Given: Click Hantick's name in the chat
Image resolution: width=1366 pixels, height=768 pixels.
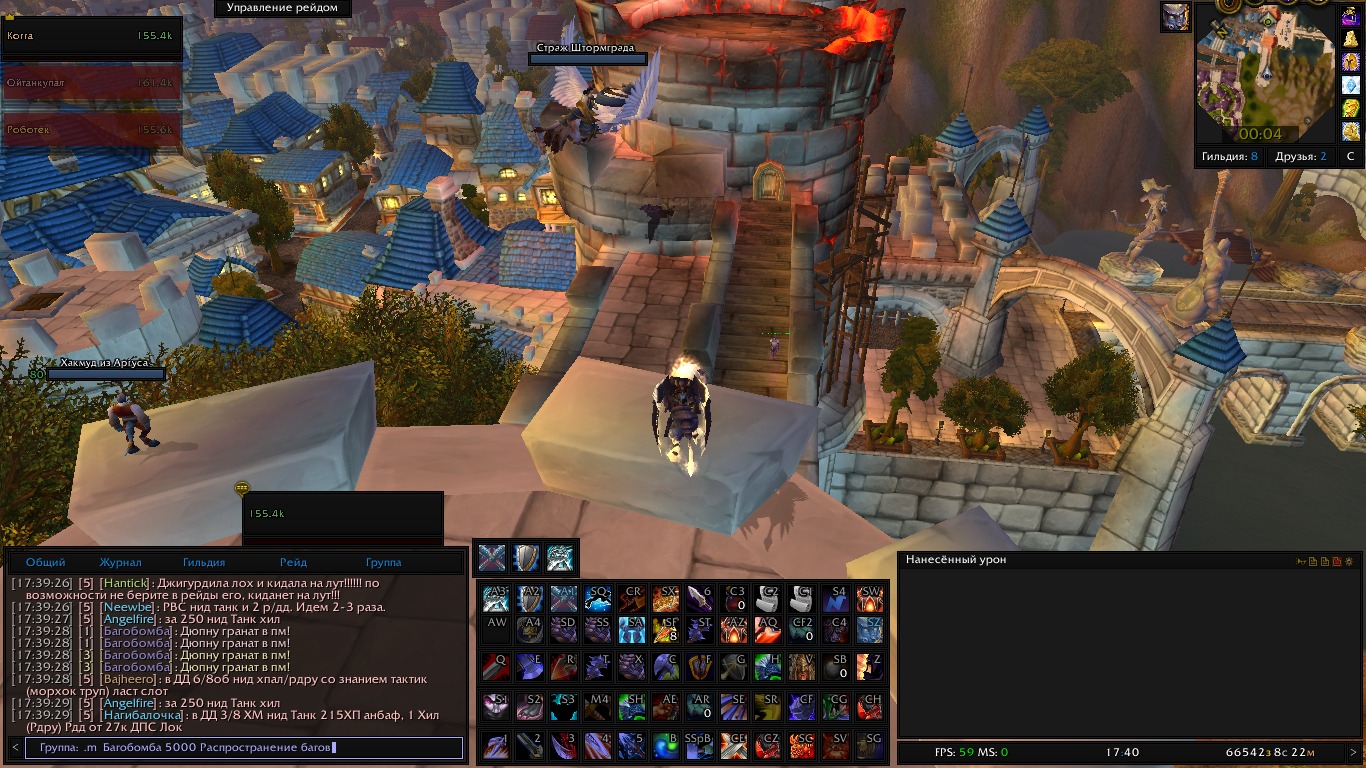Looking at the screenshot, I should coord(124,583).
